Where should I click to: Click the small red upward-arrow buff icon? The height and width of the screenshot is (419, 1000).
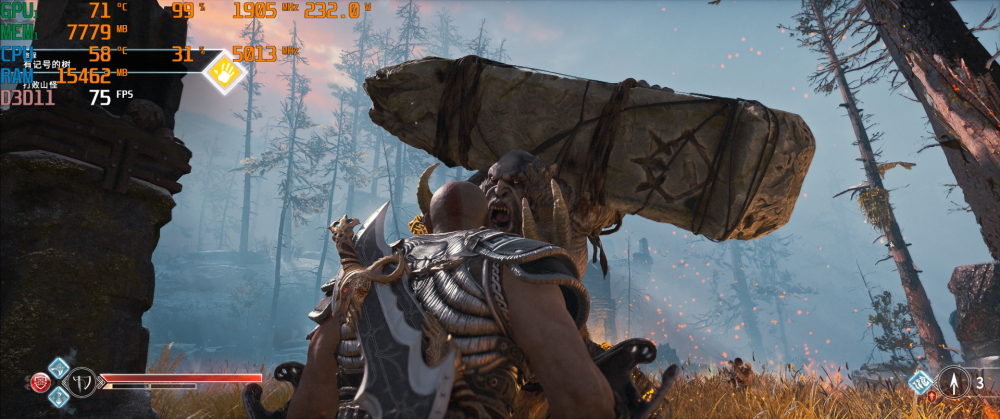pos(932,397)
